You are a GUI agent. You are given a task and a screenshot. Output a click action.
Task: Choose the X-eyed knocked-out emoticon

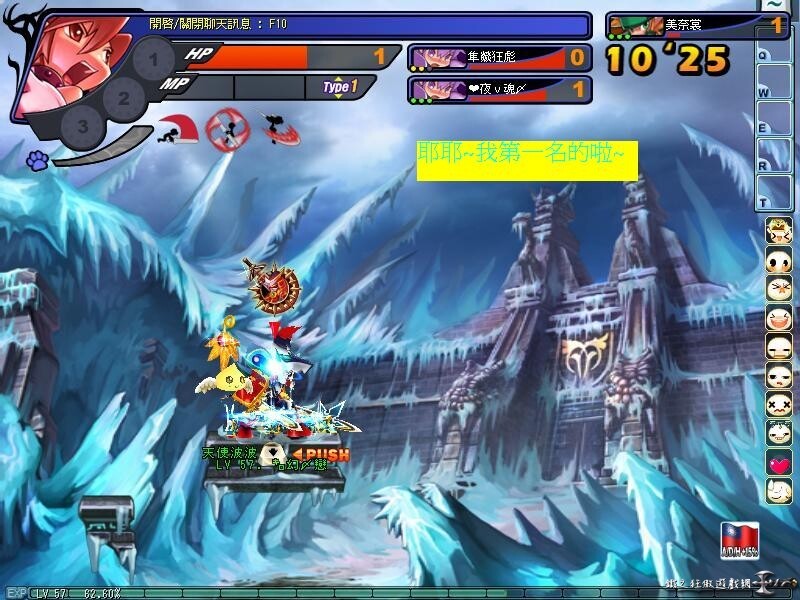point(777,405)
